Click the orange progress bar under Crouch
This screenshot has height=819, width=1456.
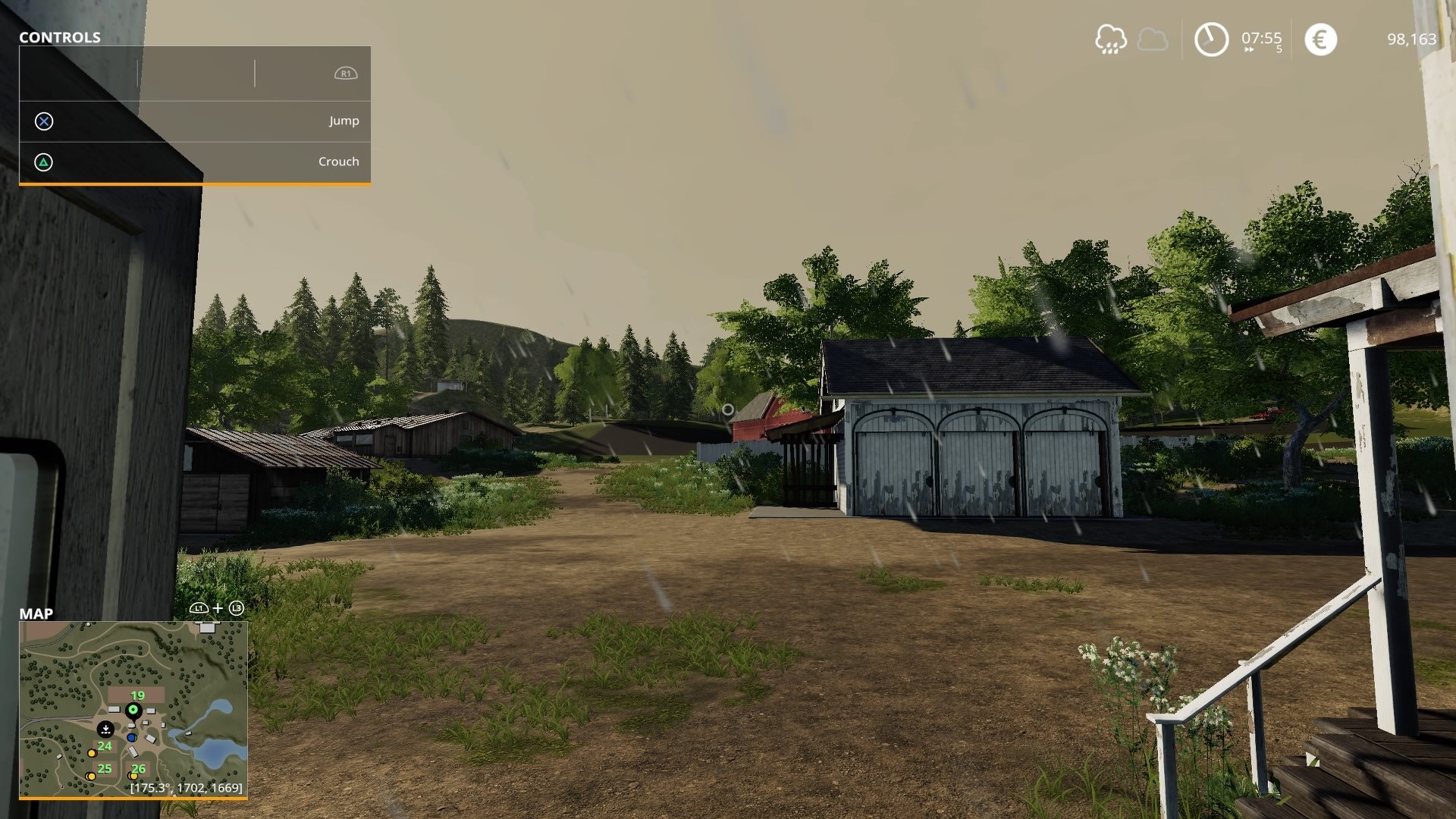(x=195, y=182)
